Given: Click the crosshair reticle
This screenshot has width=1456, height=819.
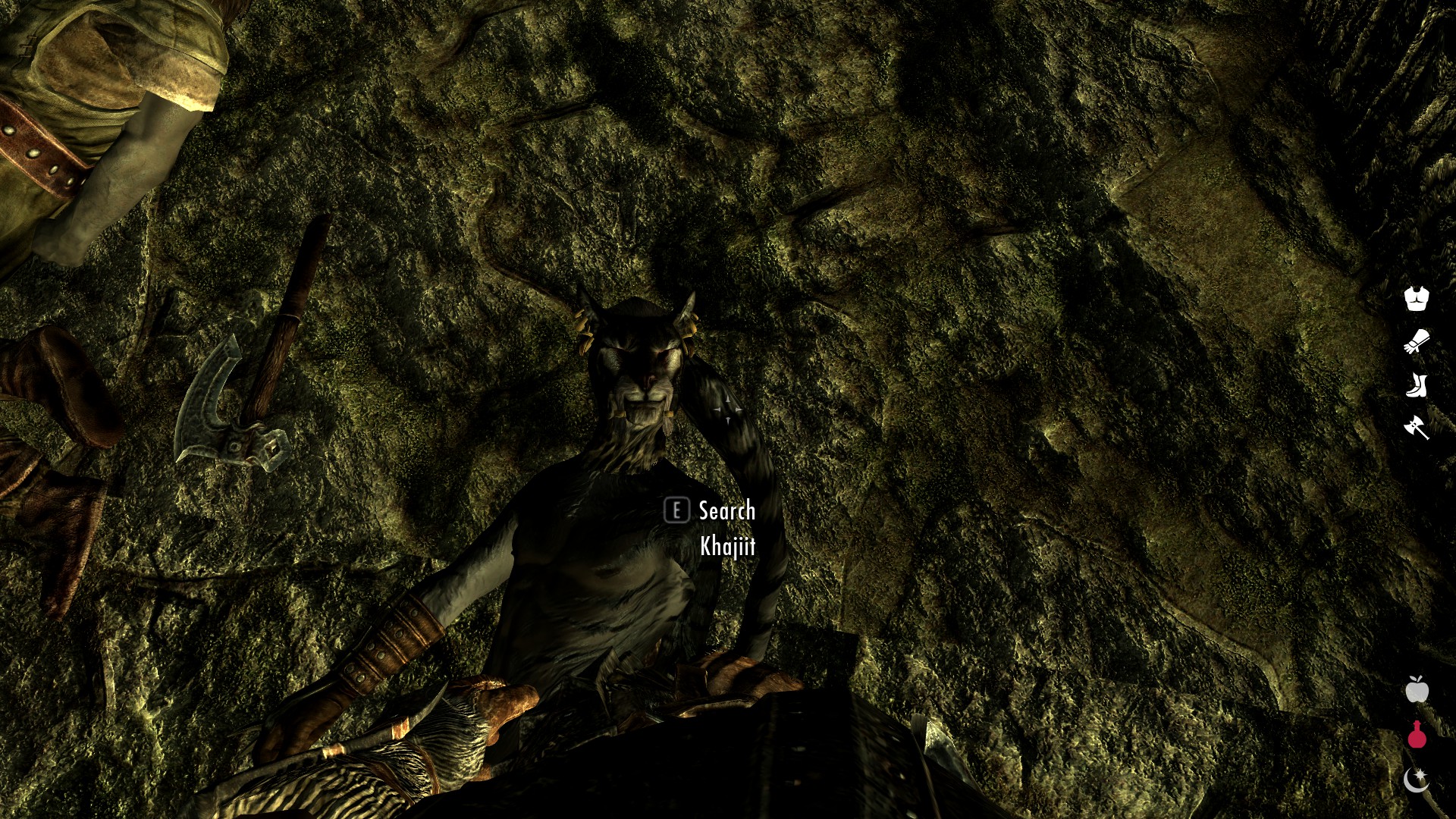Looking at the screenshot, I should [726, 409].
